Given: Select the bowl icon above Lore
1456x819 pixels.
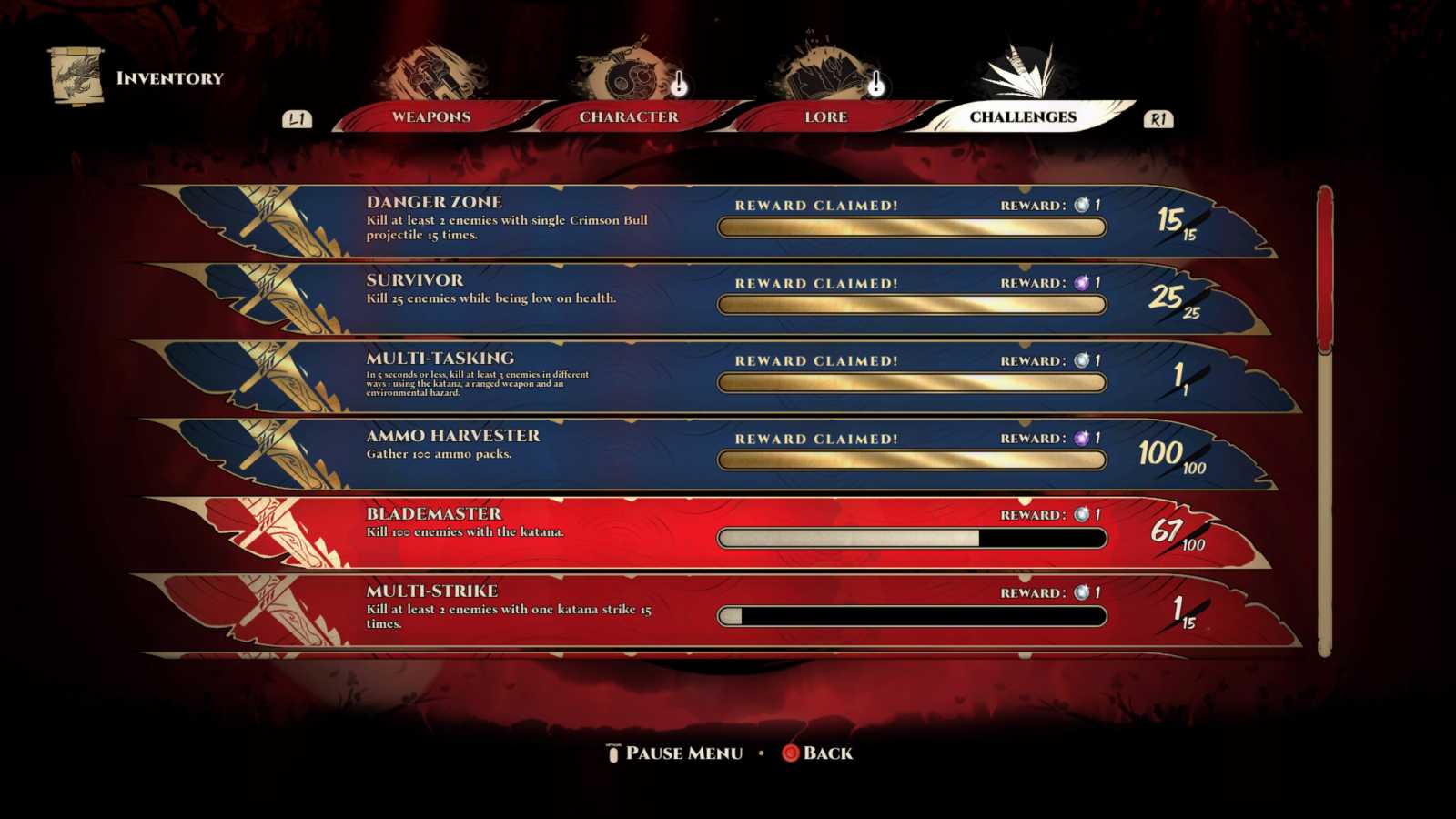Looking at the screenshot, I should pyautogui.click(x=824, y=71).
